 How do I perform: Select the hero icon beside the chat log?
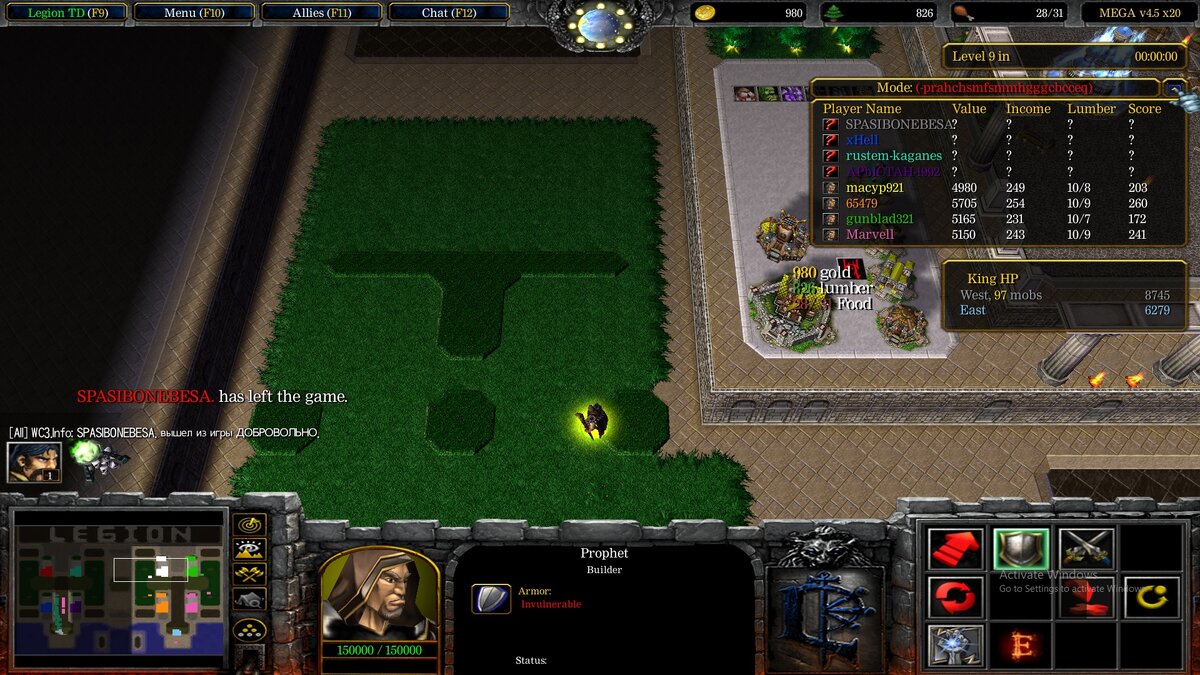click(x=34, y=462)
